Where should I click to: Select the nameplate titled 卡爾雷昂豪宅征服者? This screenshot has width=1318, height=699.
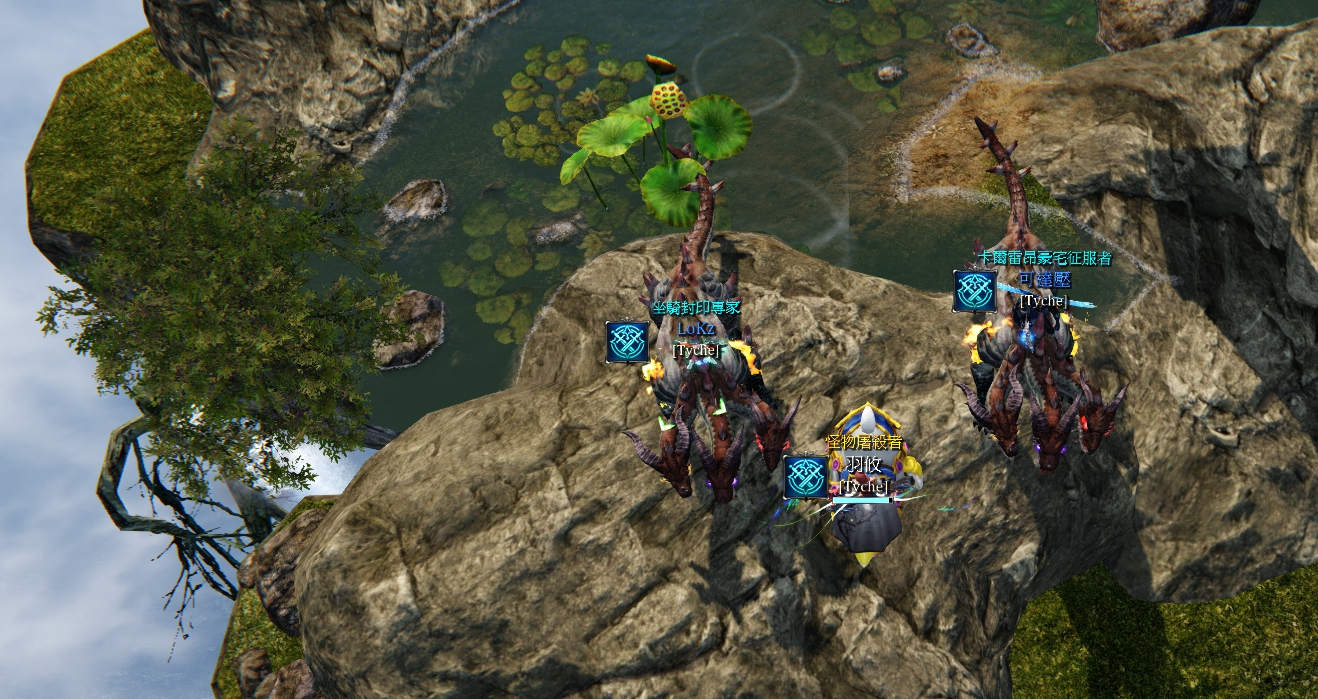(1044, 259)
